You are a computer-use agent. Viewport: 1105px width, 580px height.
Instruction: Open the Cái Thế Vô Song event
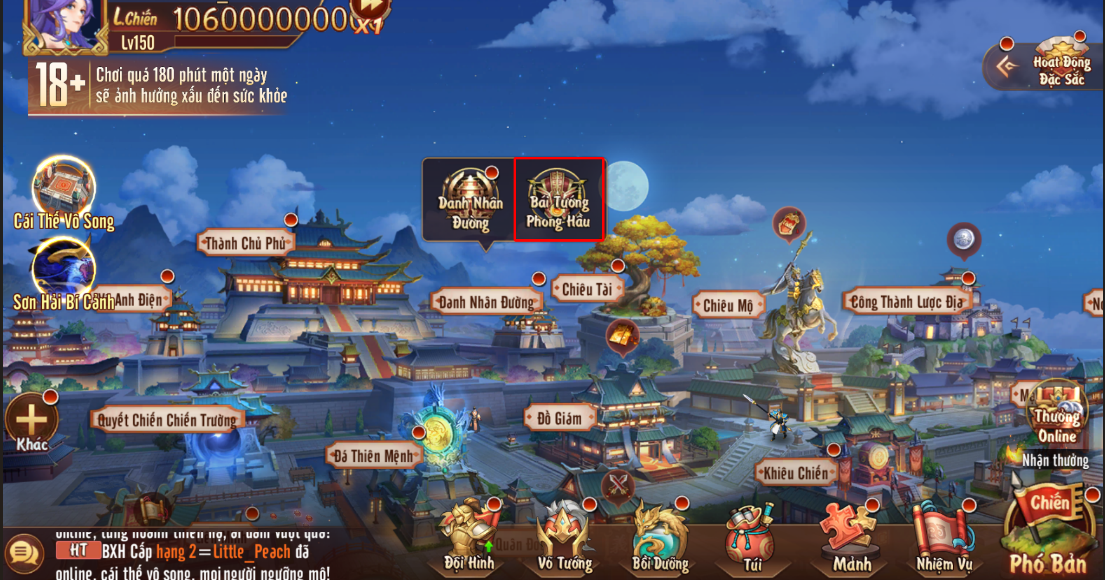(x=63, y=190)
